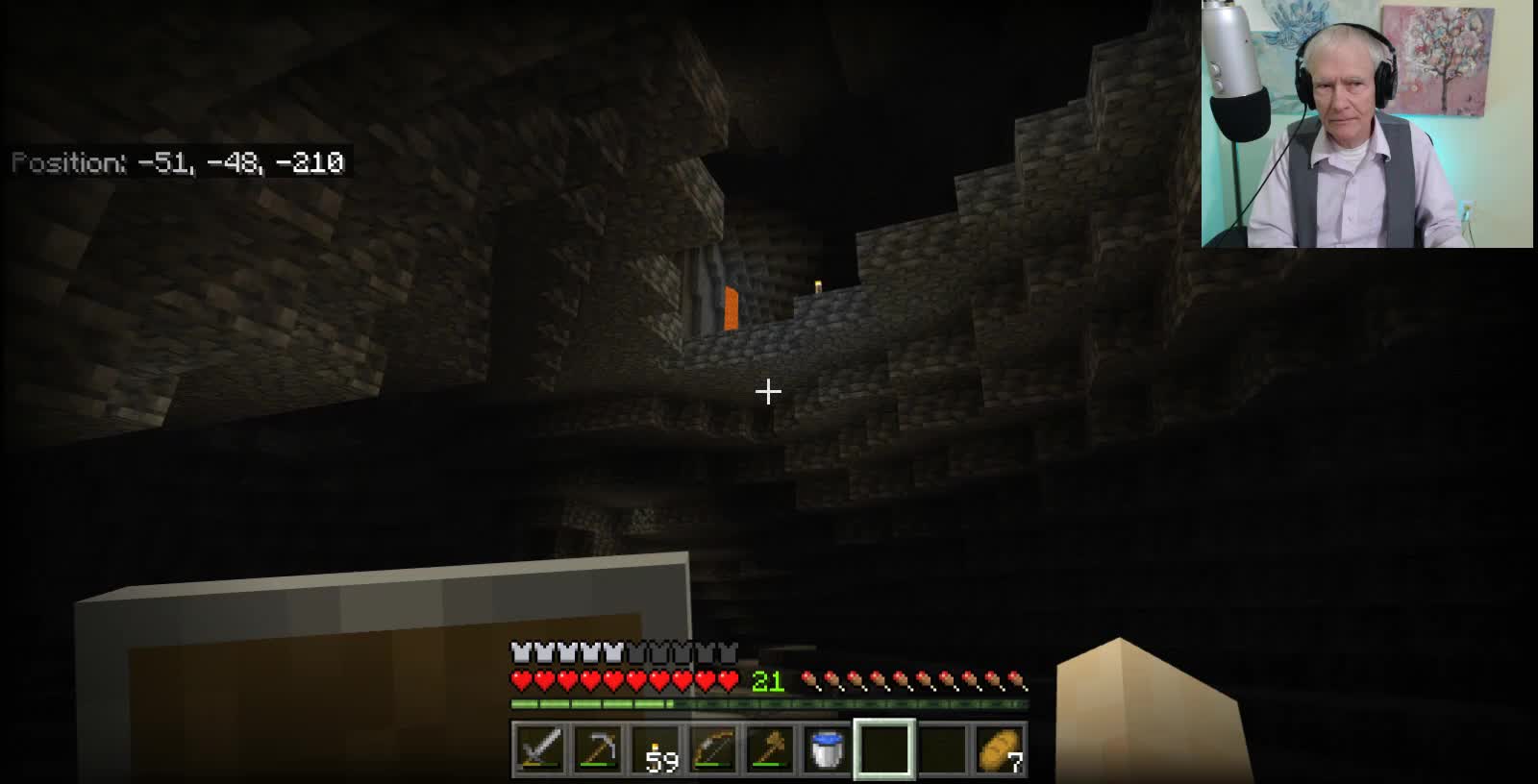Choose the torch stack of 59

[x=655, y=748]
